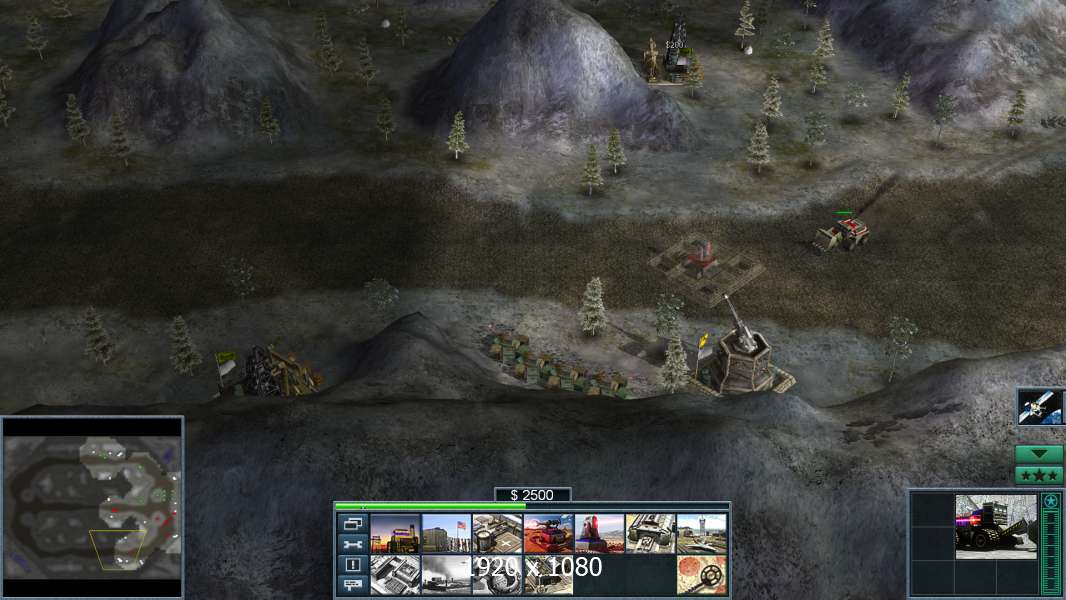Screen dimensions: 1066x600
Task: Select the barracks with American flag icon
Action: (446, 534)
